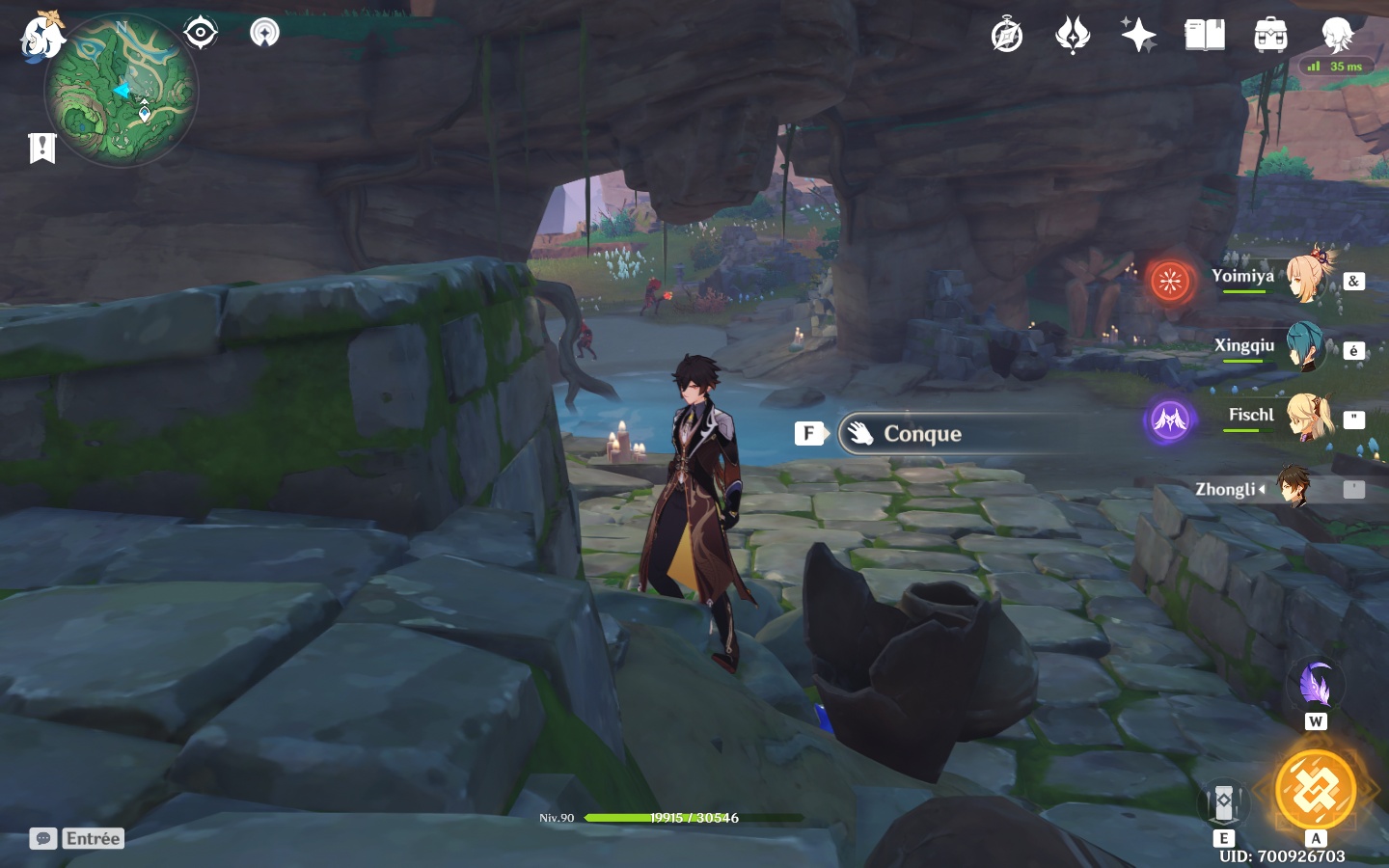Open the wish star icon
The image size is (1389, 868).
coord(1138,36)
